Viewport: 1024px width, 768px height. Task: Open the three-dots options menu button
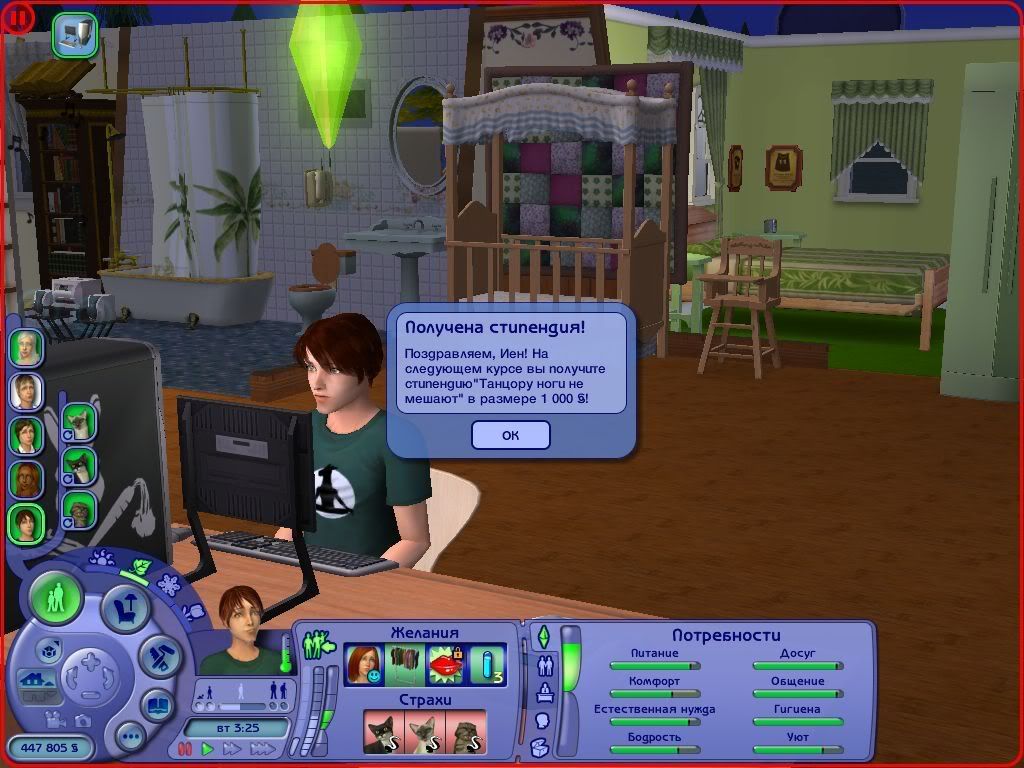tap(130, 738)
